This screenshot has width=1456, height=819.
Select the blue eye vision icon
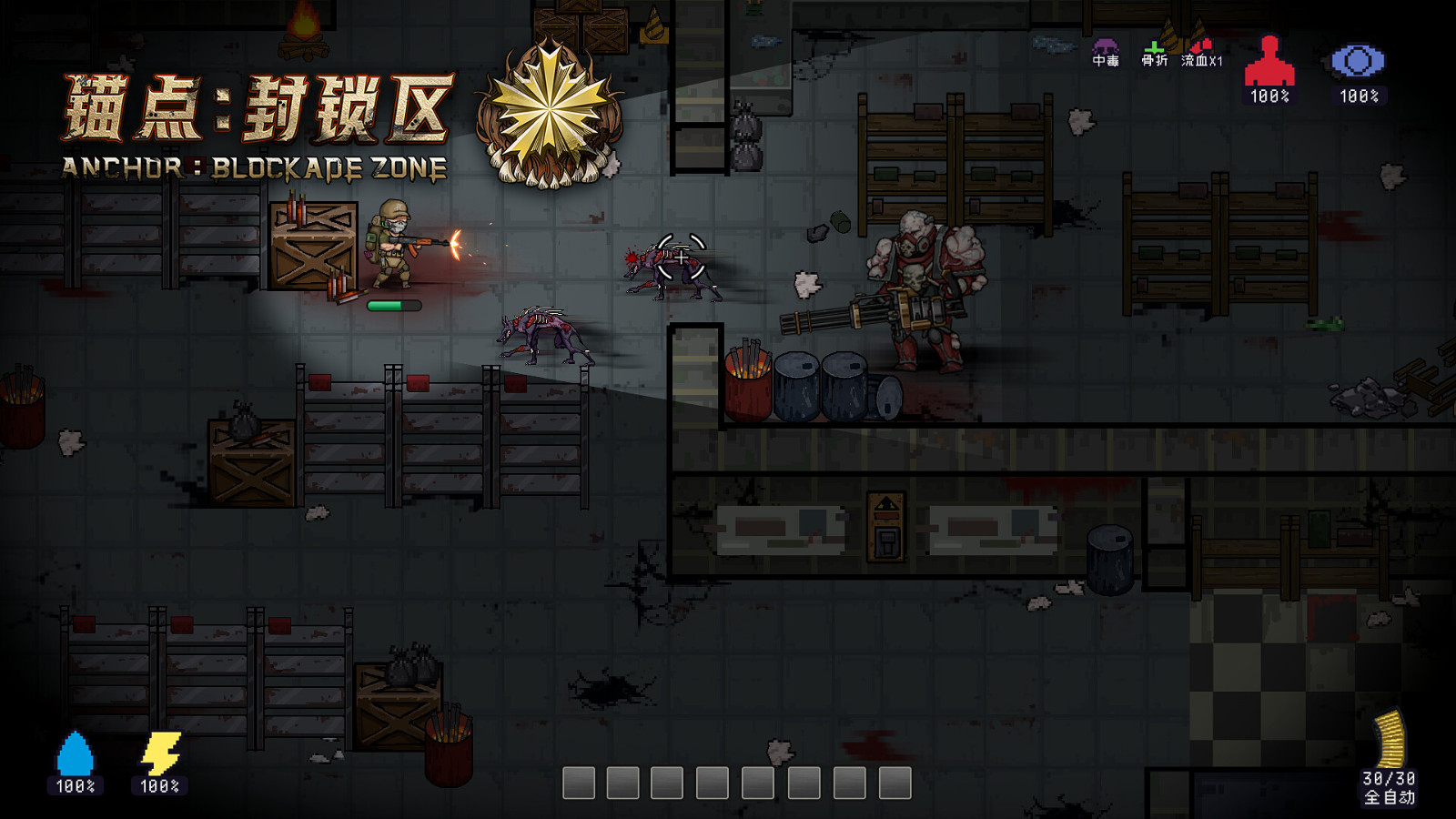(1359, 57)
